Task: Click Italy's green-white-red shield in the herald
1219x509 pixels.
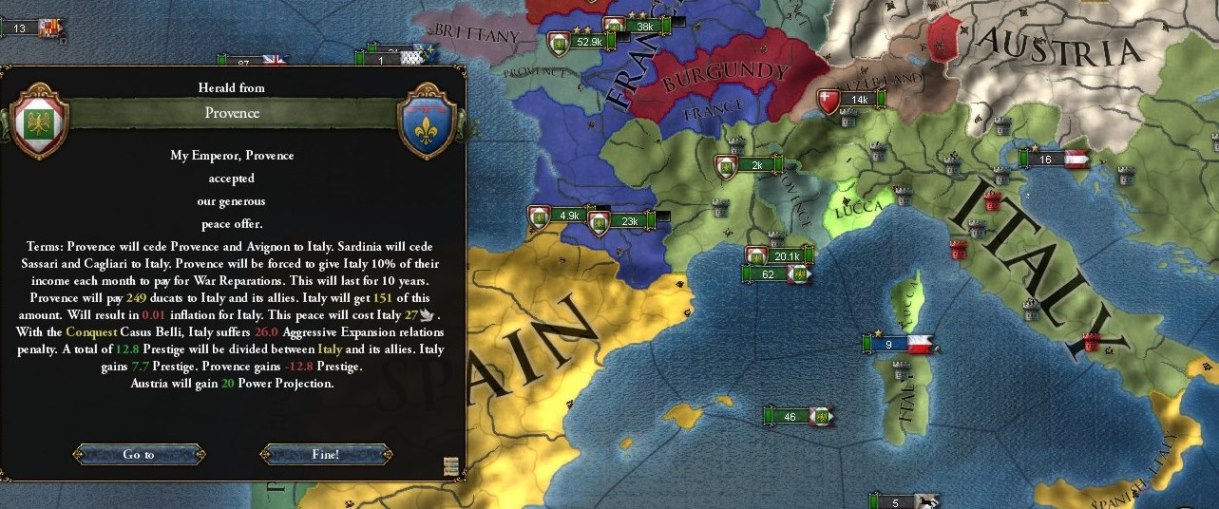Action: (37, 122)
